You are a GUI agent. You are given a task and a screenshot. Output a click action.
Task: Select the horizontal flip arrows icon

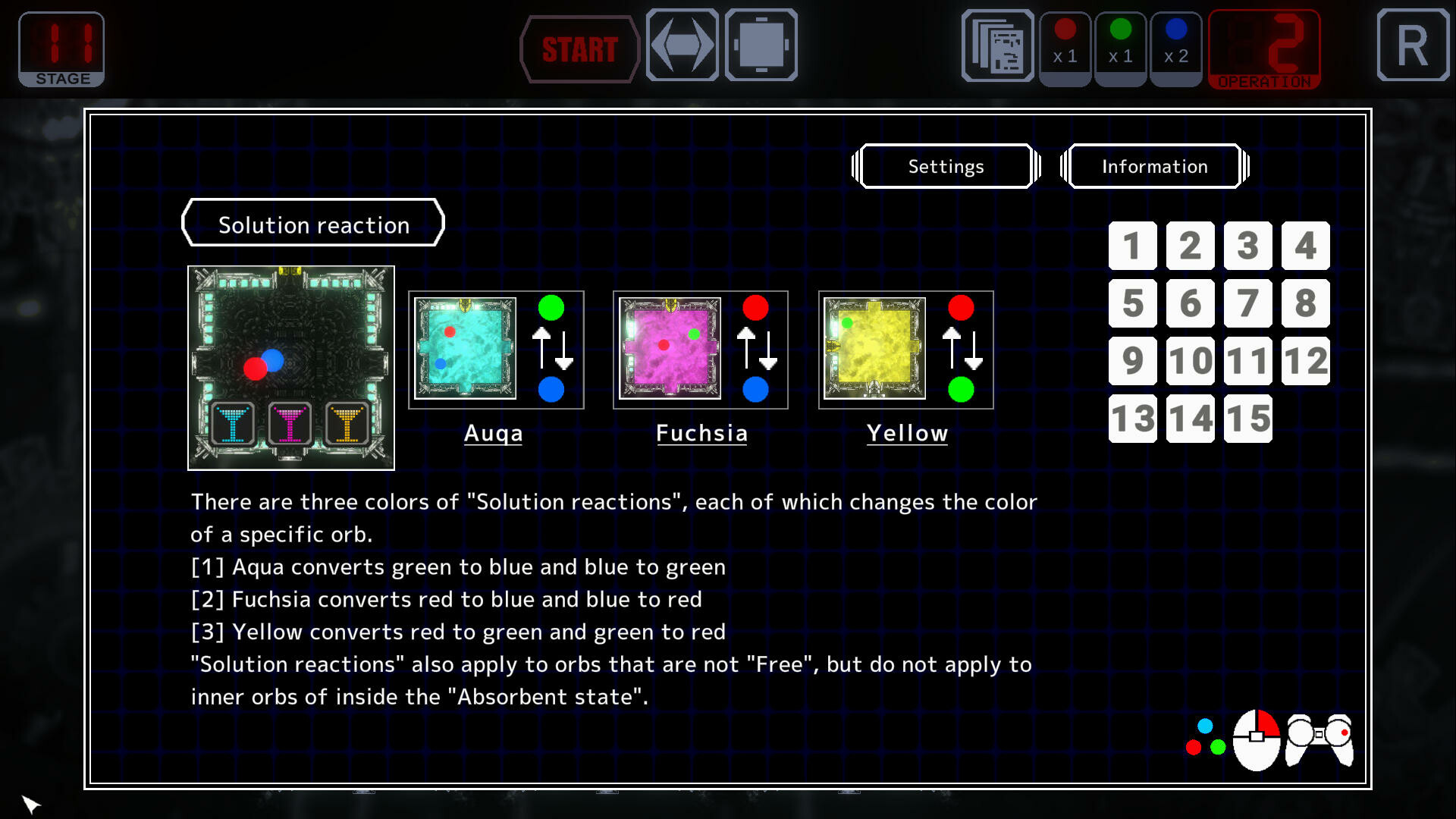pyautogui.click(x=682, y=45)
